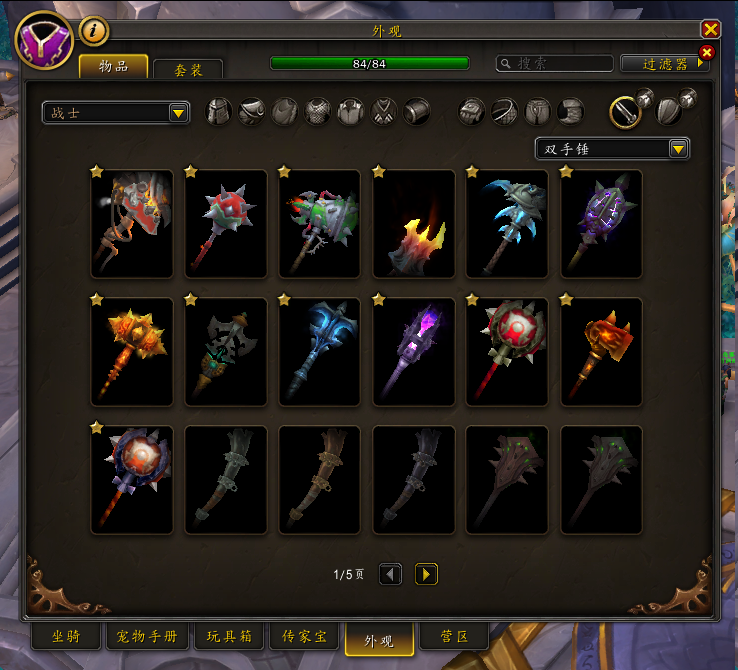Viewport: 738px width, 670px height.
Task: Open the 战士 class dropdown
Action: pyautogui.click(x=116, y=113)
